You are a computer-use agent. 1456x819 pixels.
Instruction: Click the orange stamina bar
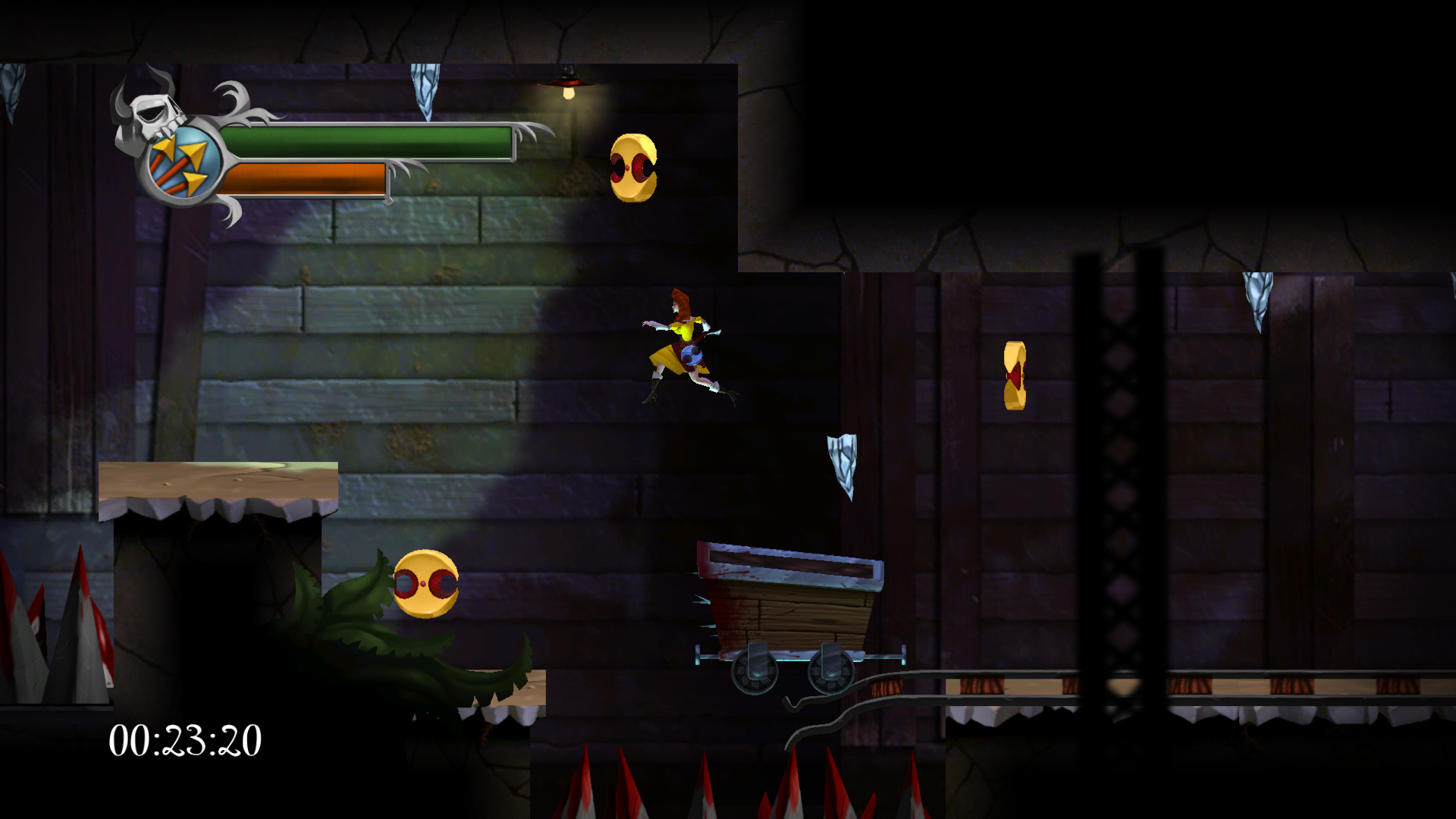coord(303,178)
